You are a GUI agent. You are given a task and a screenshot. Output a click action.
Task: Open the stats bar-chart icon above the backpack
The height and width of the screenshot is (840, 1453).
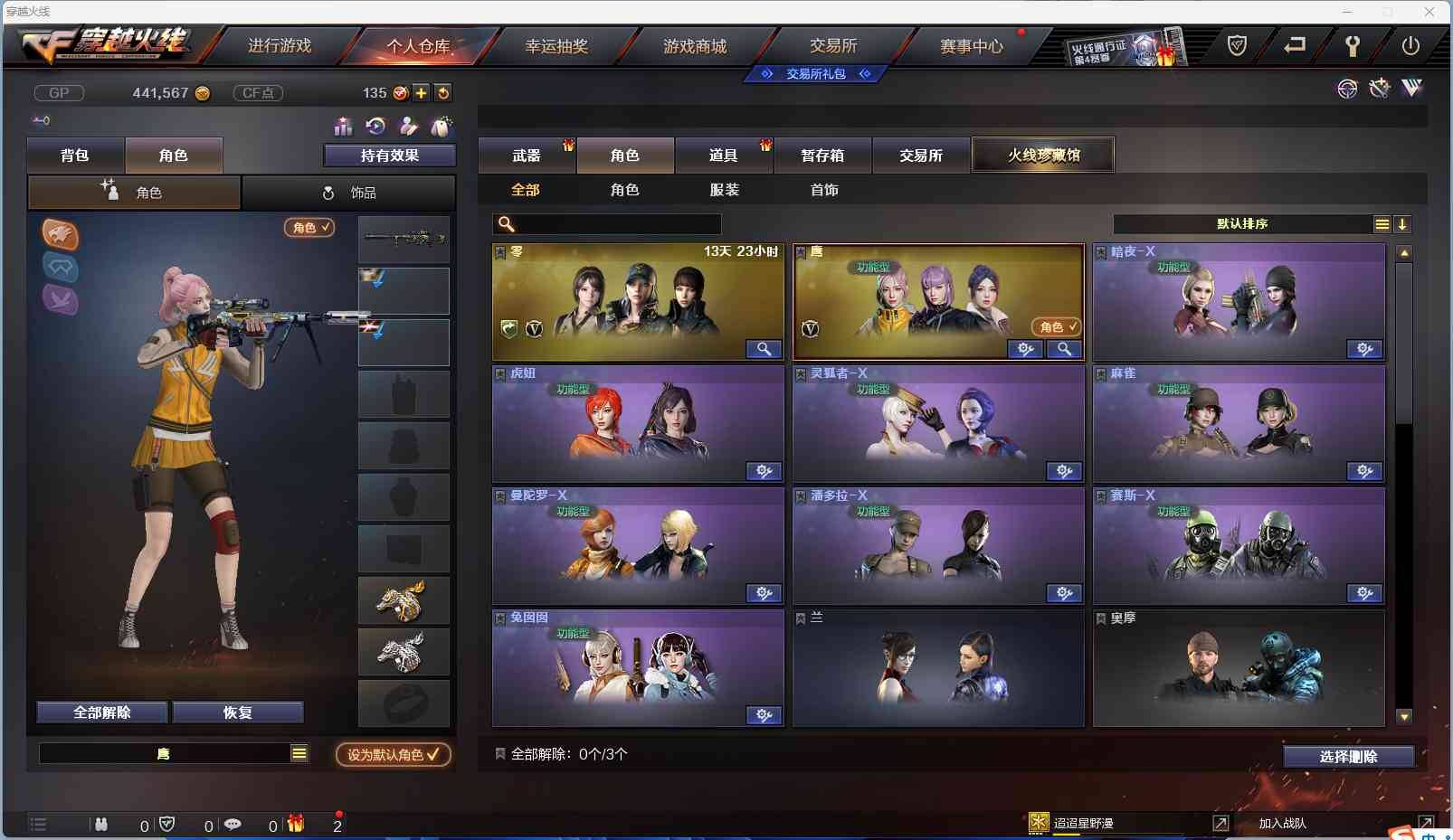344,127
